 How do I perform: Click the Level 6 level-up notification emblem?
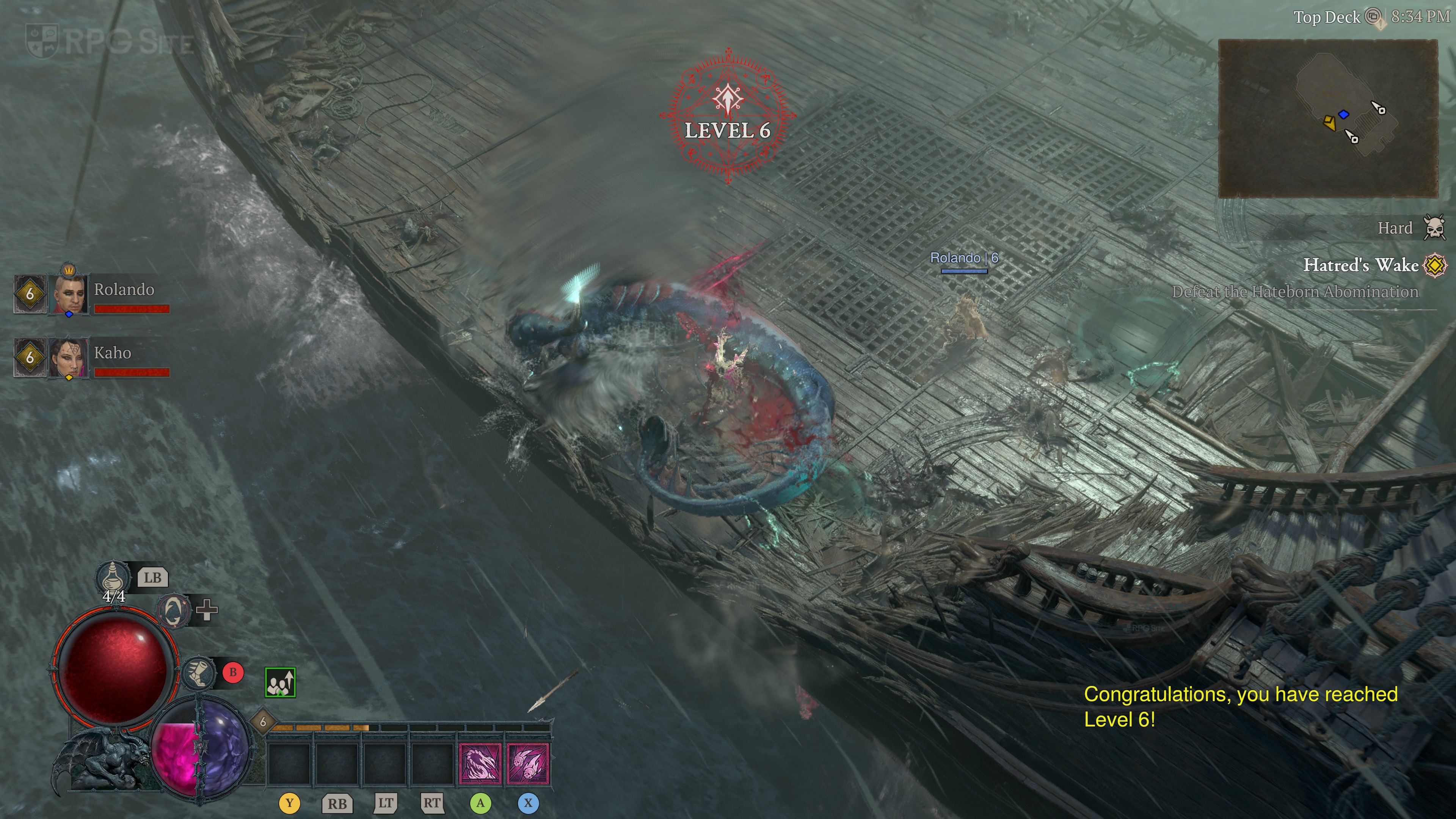pos(728,116)
